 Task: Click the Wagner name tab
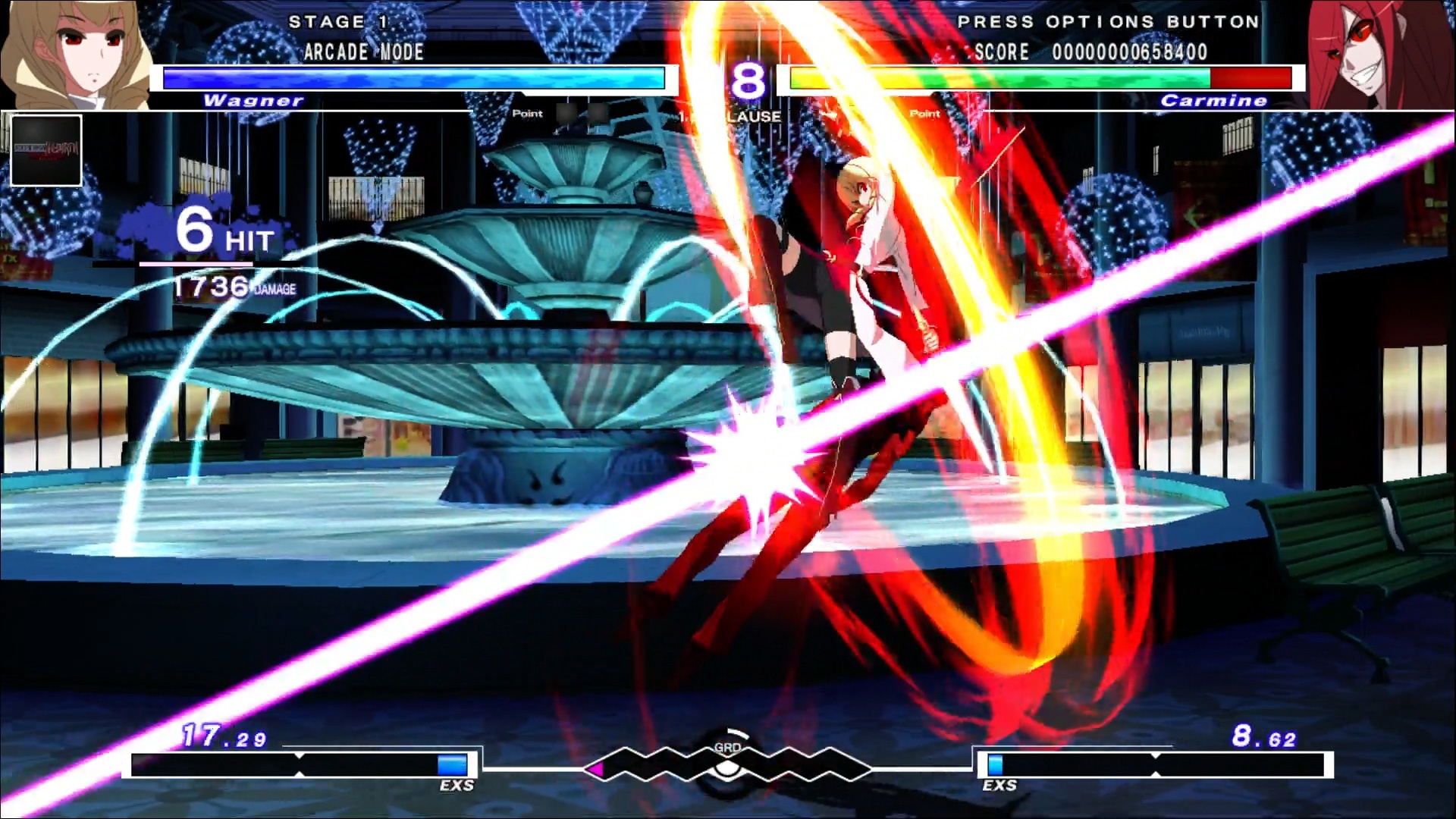coord(253,101)
